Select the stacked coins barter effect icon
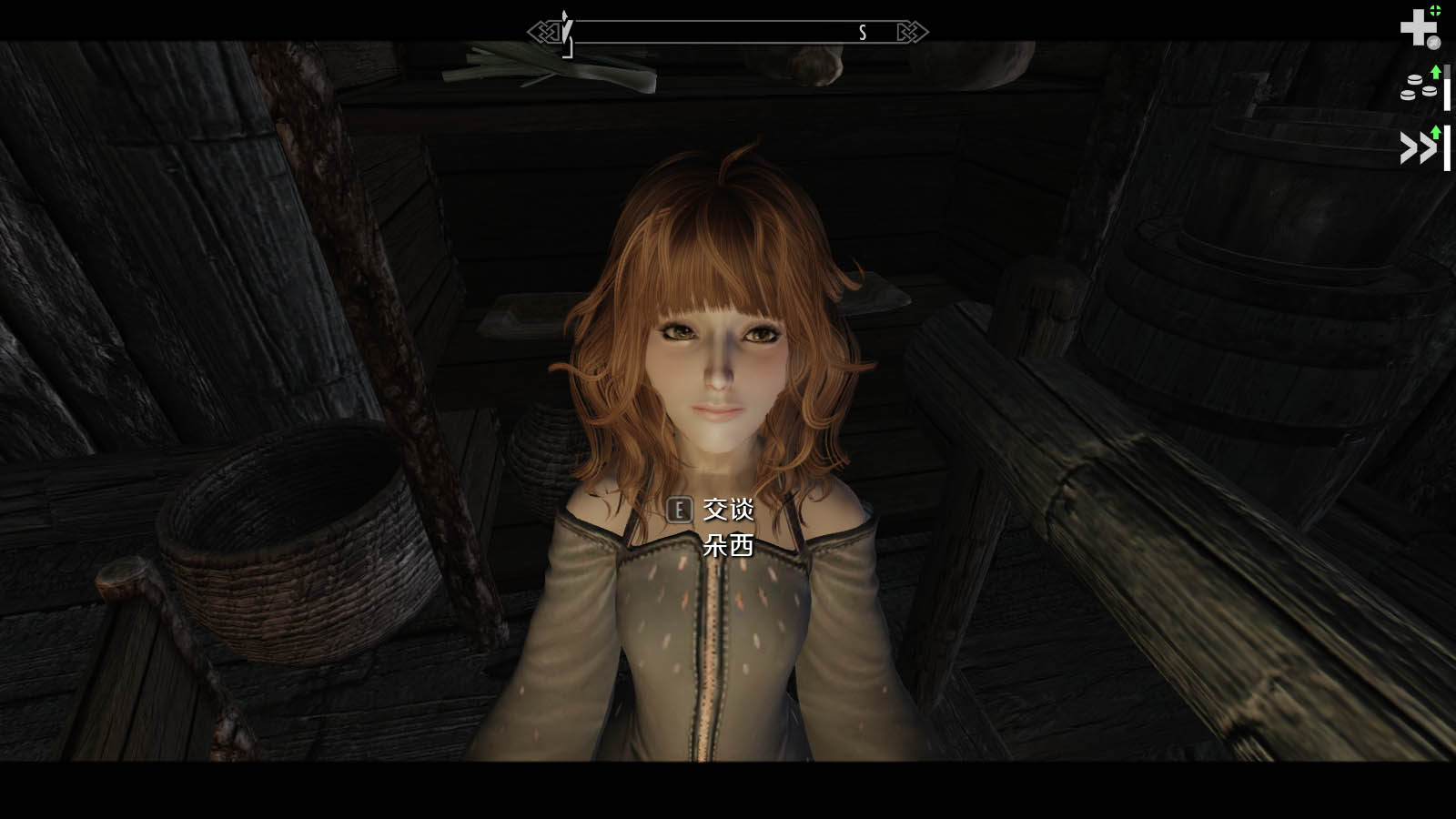This screenshot has height=819, width=1456. pyautogui.click(x=1419, y=87)
